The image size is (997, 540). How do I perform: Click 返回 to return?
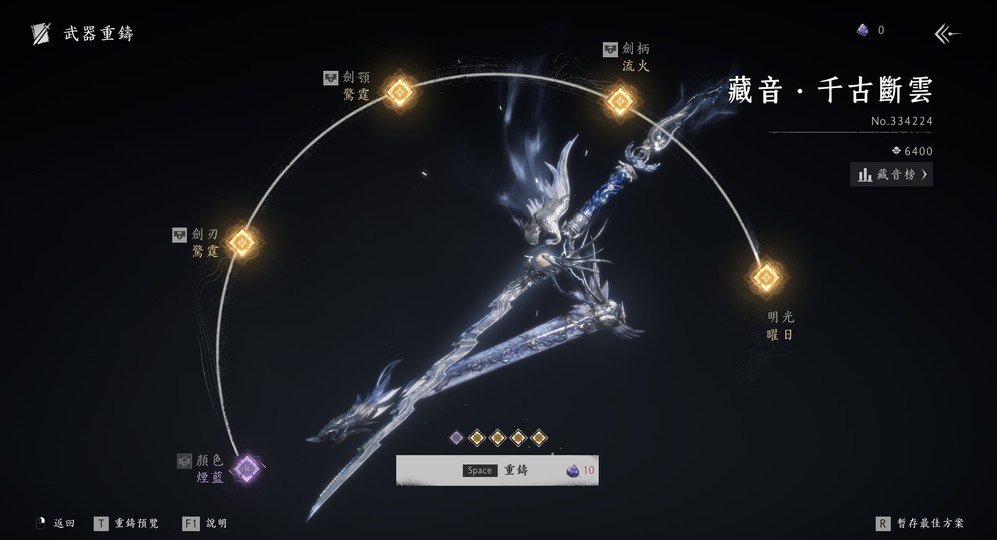tap(56, 523)
